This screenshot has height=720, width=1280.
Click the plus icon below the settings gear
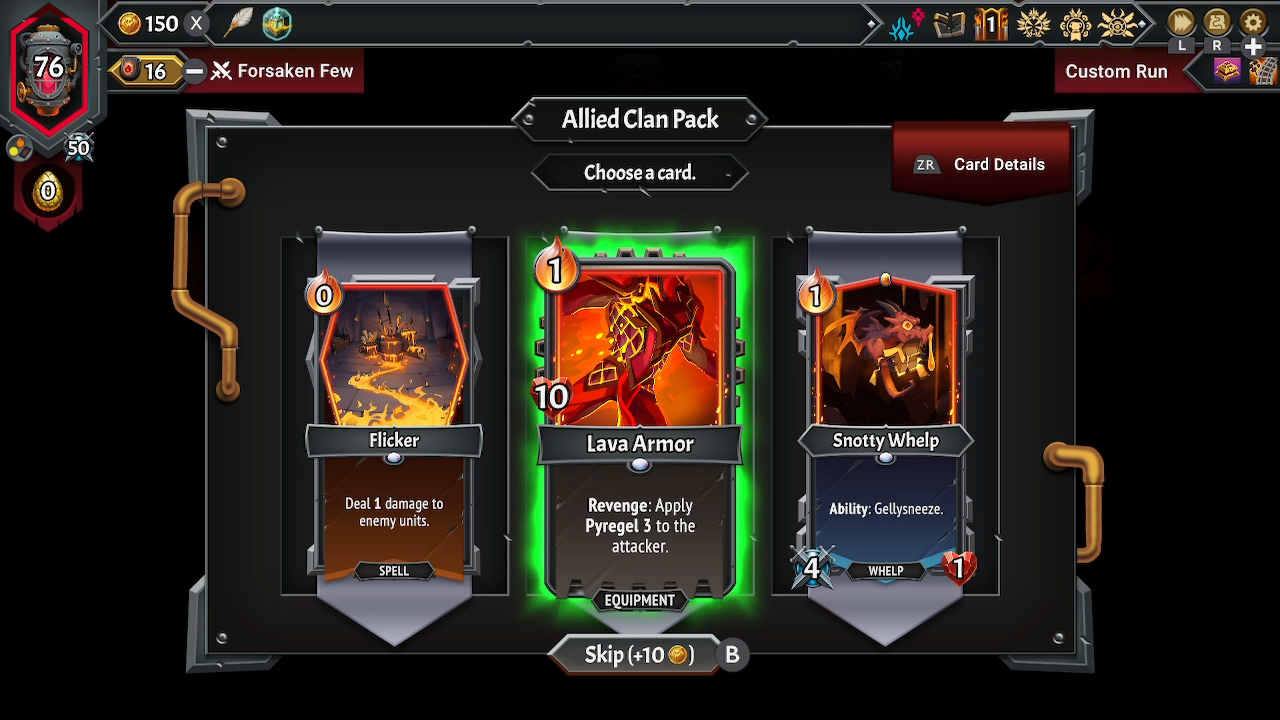[1253, 45]
